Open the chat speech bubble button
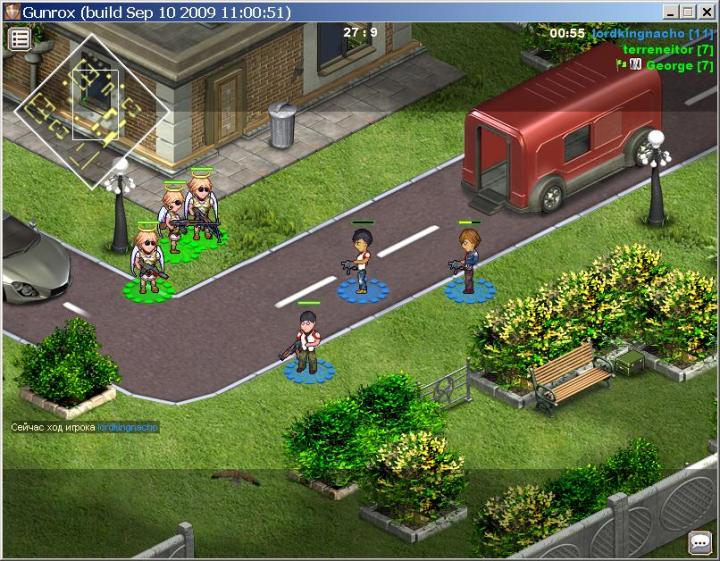Screen dimensions: 720x561 [x=700, y=543]
